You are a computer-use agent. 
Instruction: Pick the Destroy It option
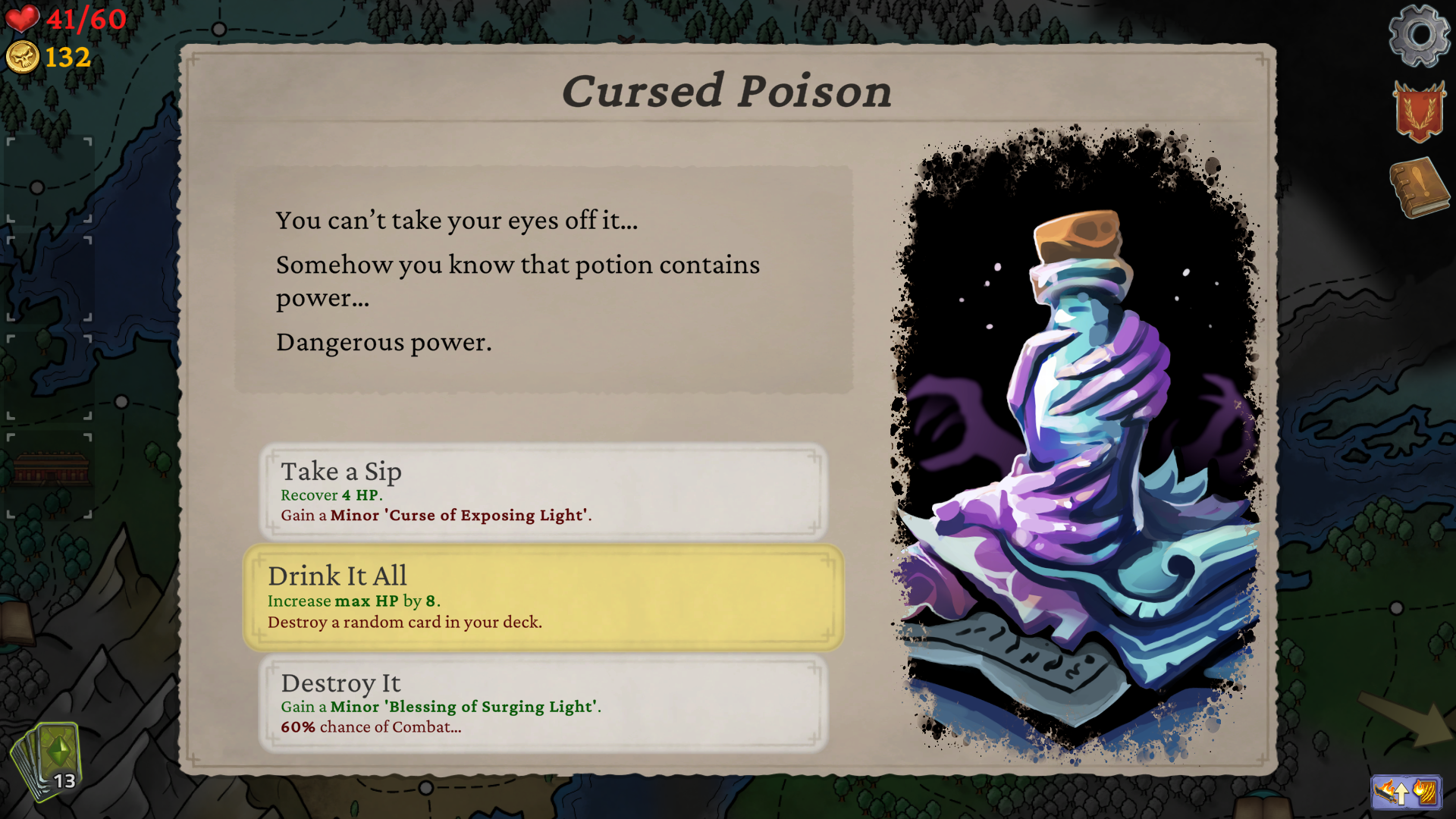tap(543, 704)
